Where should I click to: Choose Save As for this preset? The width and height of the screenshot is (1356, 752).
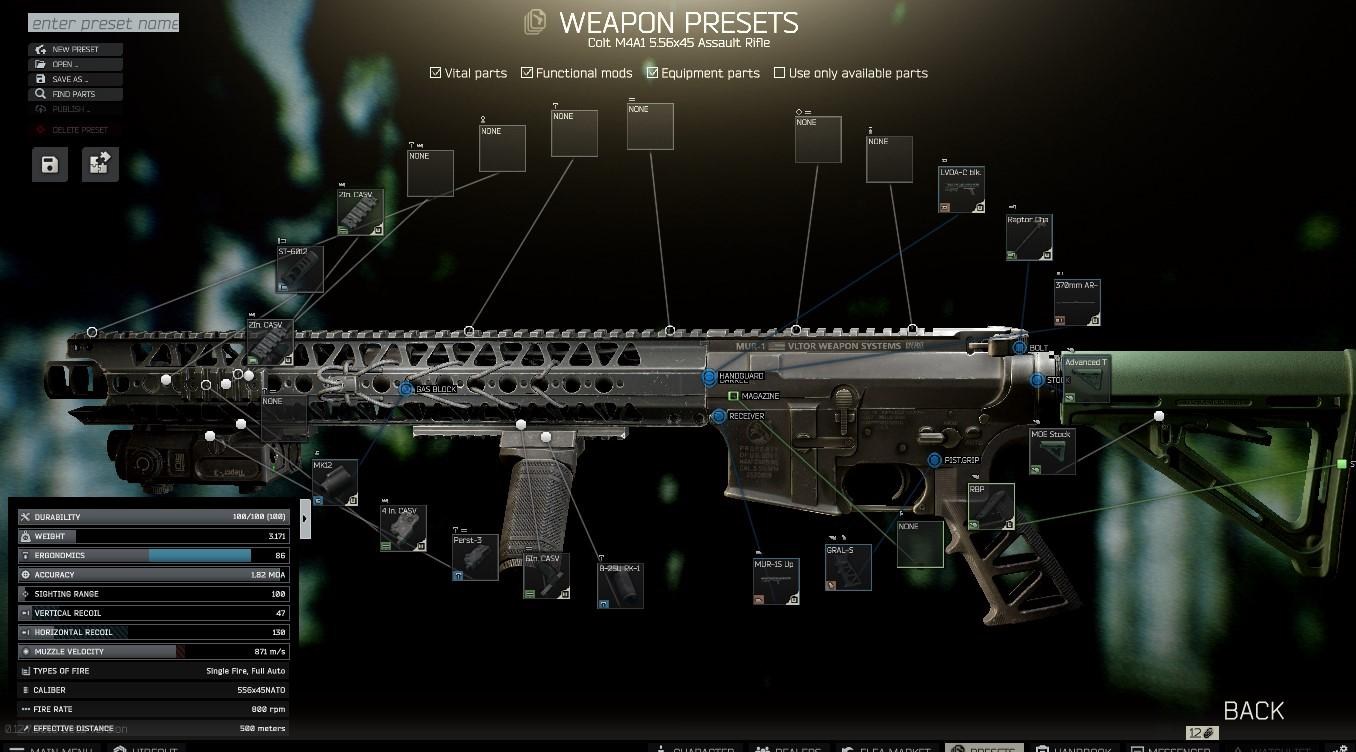click(x=76, y=79)
